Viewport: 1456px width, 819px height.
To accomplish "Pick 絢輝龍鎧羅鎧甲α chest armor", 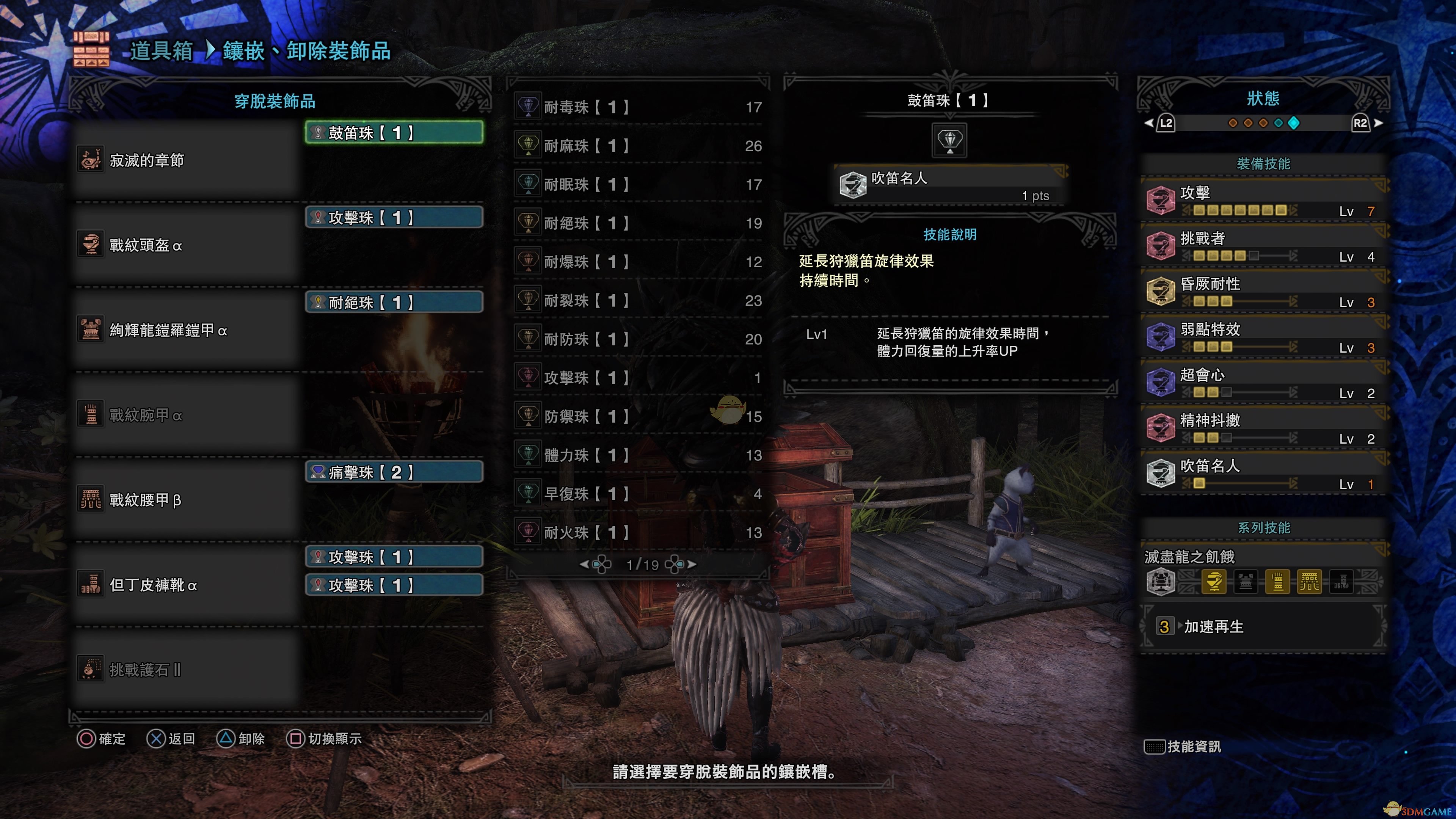I will pos(187,330).
